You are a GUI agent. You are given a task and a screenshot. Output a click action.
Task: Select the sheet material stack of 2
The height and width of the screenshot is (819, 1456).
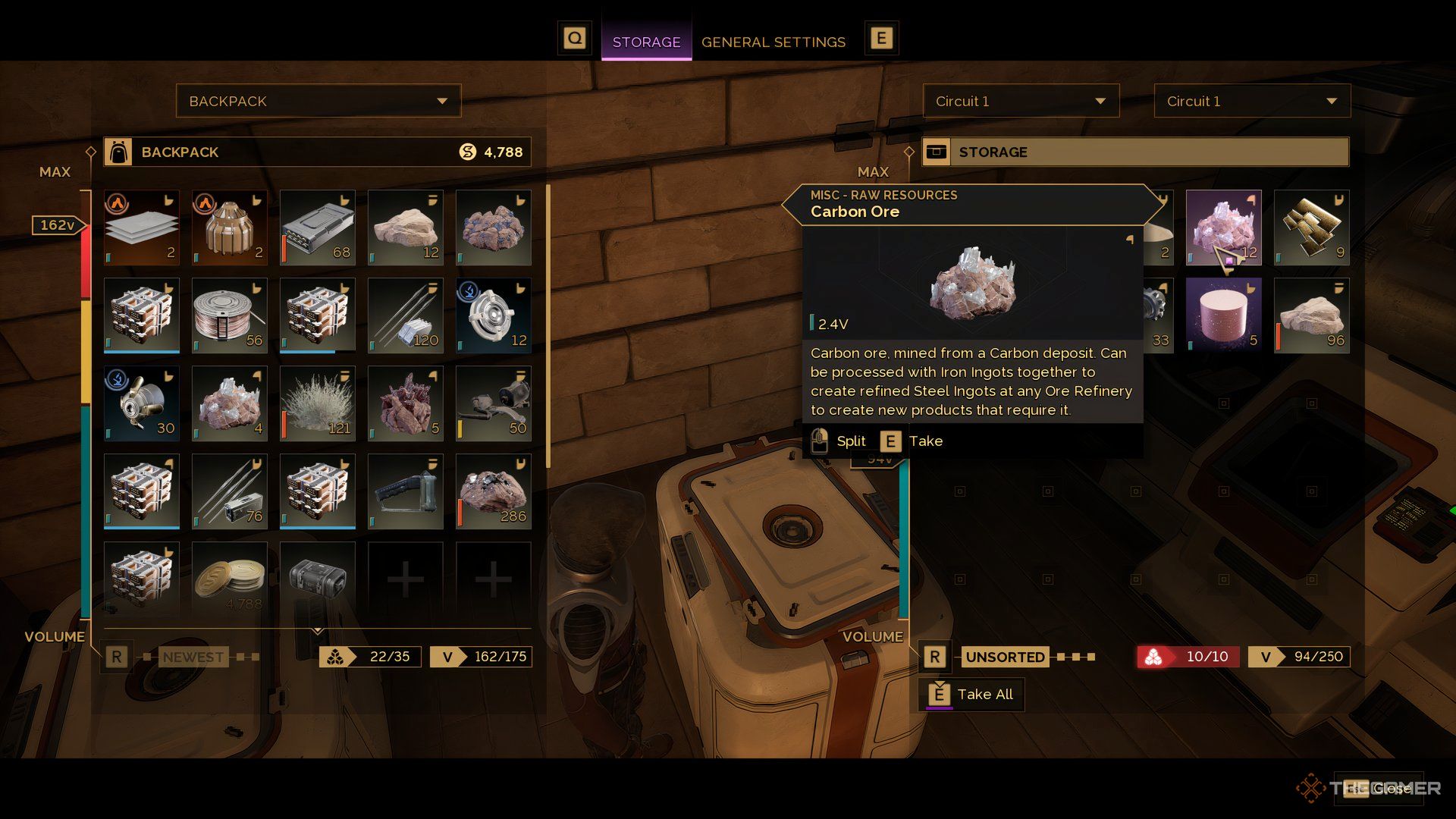point(141,227)
